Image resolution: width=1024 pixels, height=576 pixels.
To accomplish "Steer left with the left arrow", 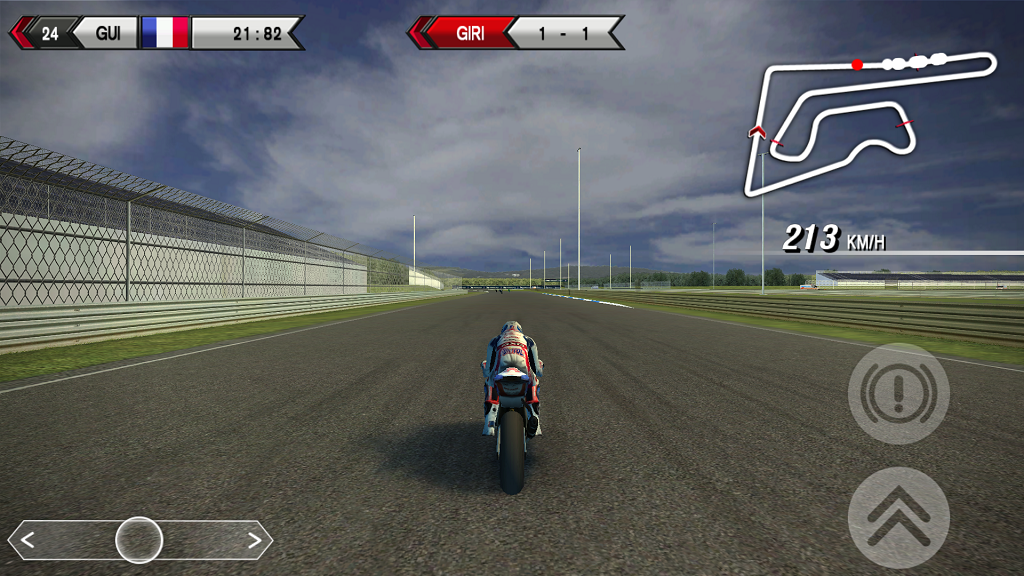I will [28, 541].
